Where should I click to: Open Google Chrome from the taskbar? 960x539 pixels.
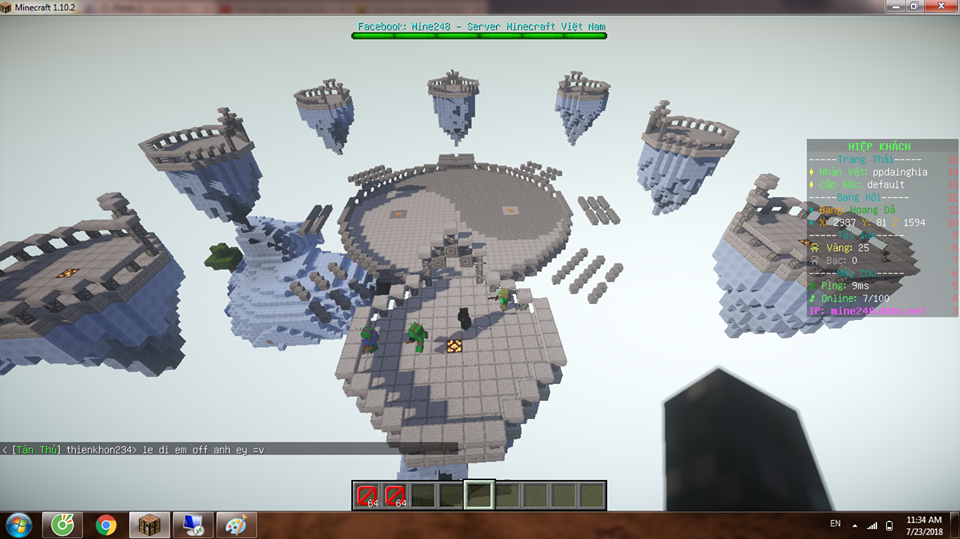[105, 524]
